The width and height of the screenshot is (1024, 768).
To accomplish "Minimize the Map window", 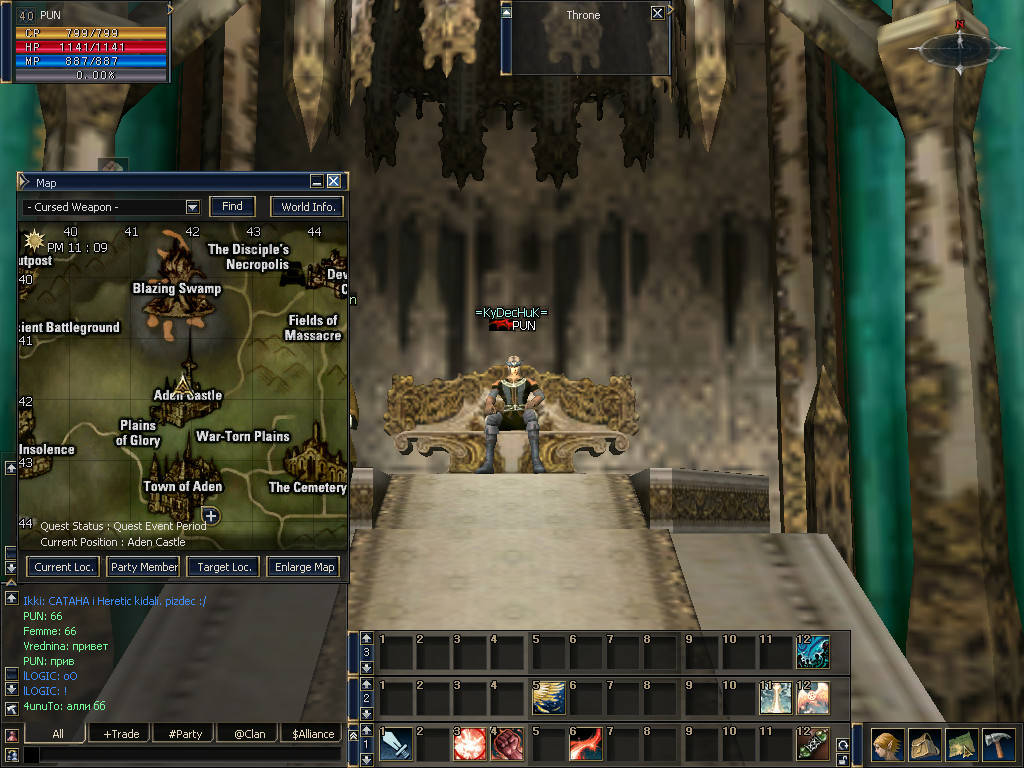I will 316,182.
